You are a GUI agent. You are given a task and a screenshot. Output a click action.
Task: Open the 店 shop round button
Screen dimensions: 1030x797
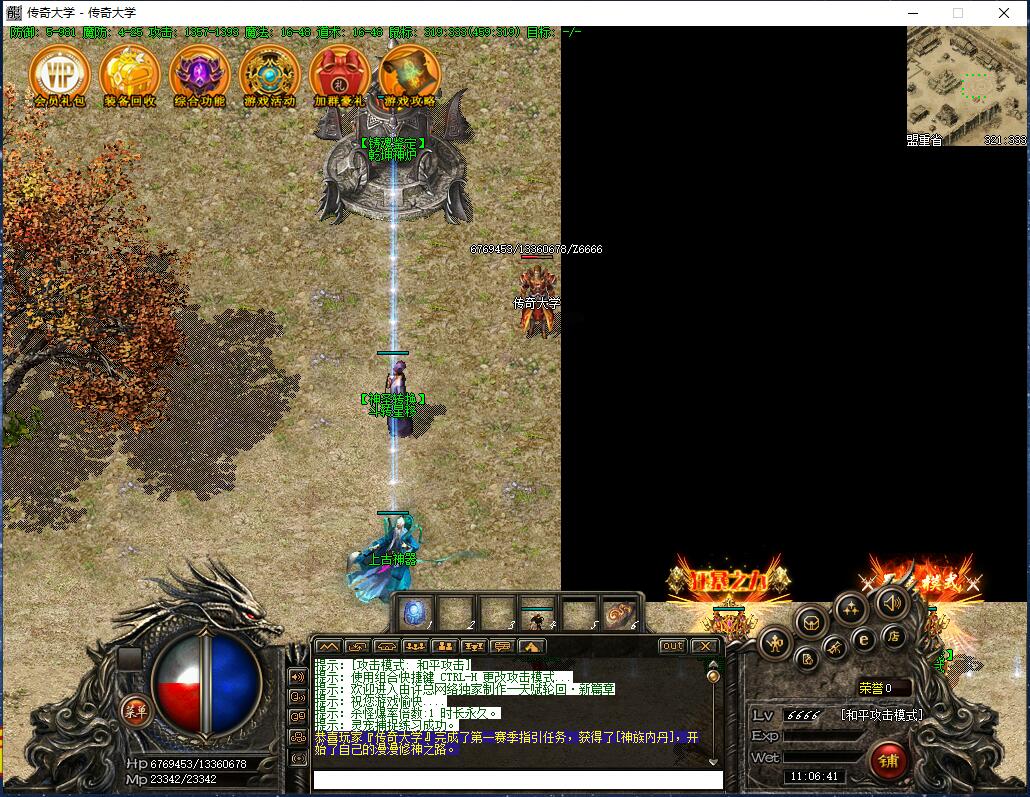(892, 637)
